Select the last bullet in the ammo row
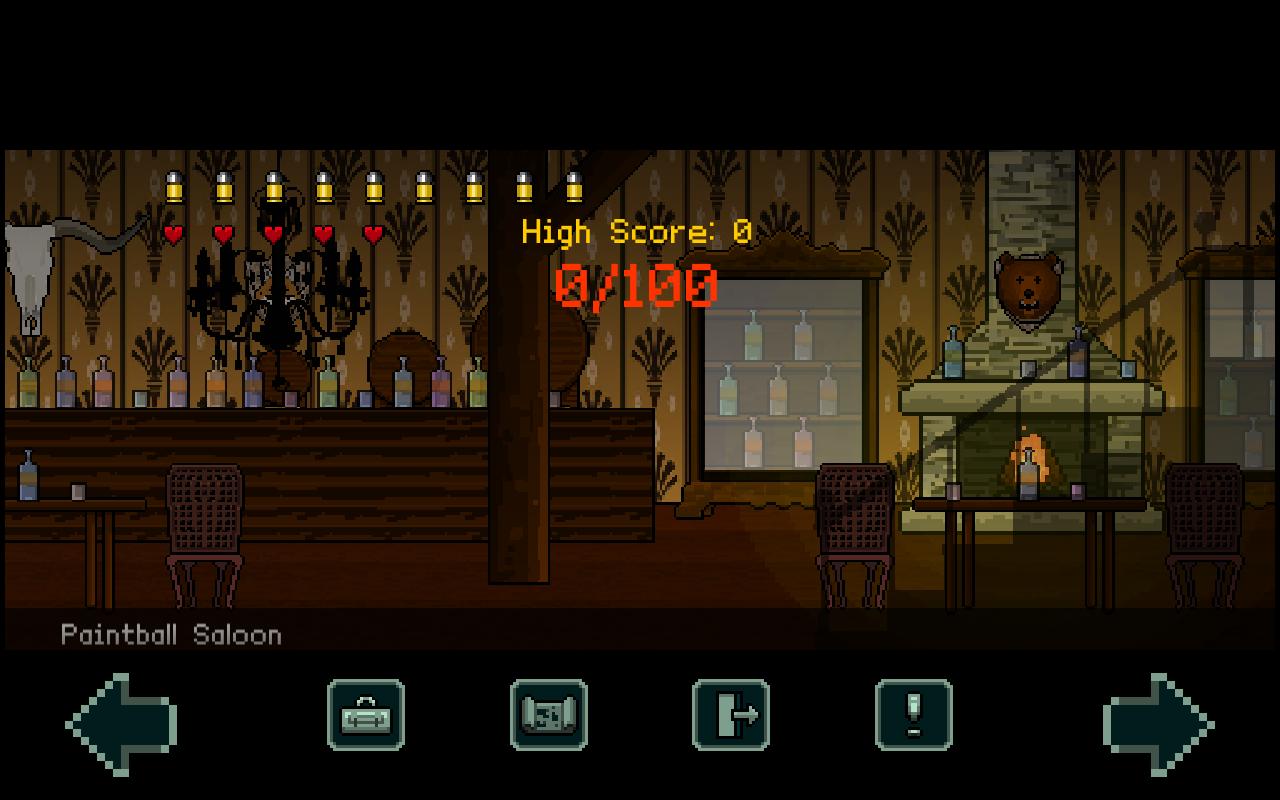 pos(573,186)
